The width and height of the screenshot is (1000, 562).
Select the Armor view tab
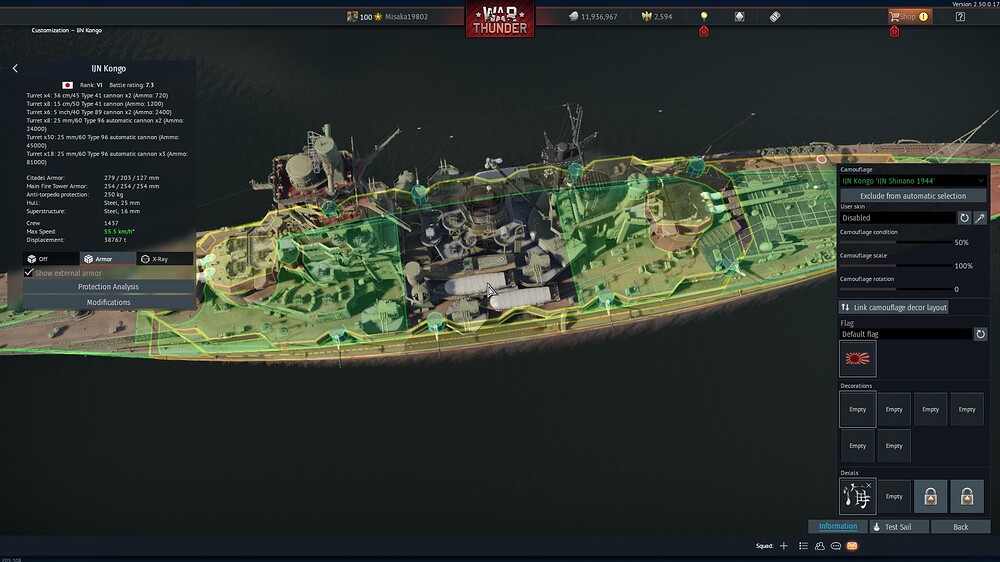pyautogui.click(x=108, y=259)
